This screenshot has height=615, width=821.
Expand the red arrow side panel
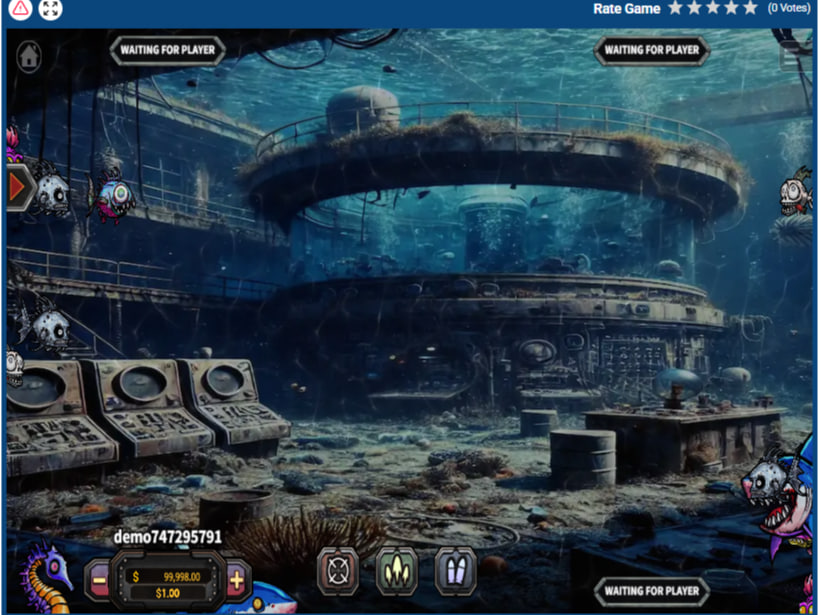[x=18, y=187]
